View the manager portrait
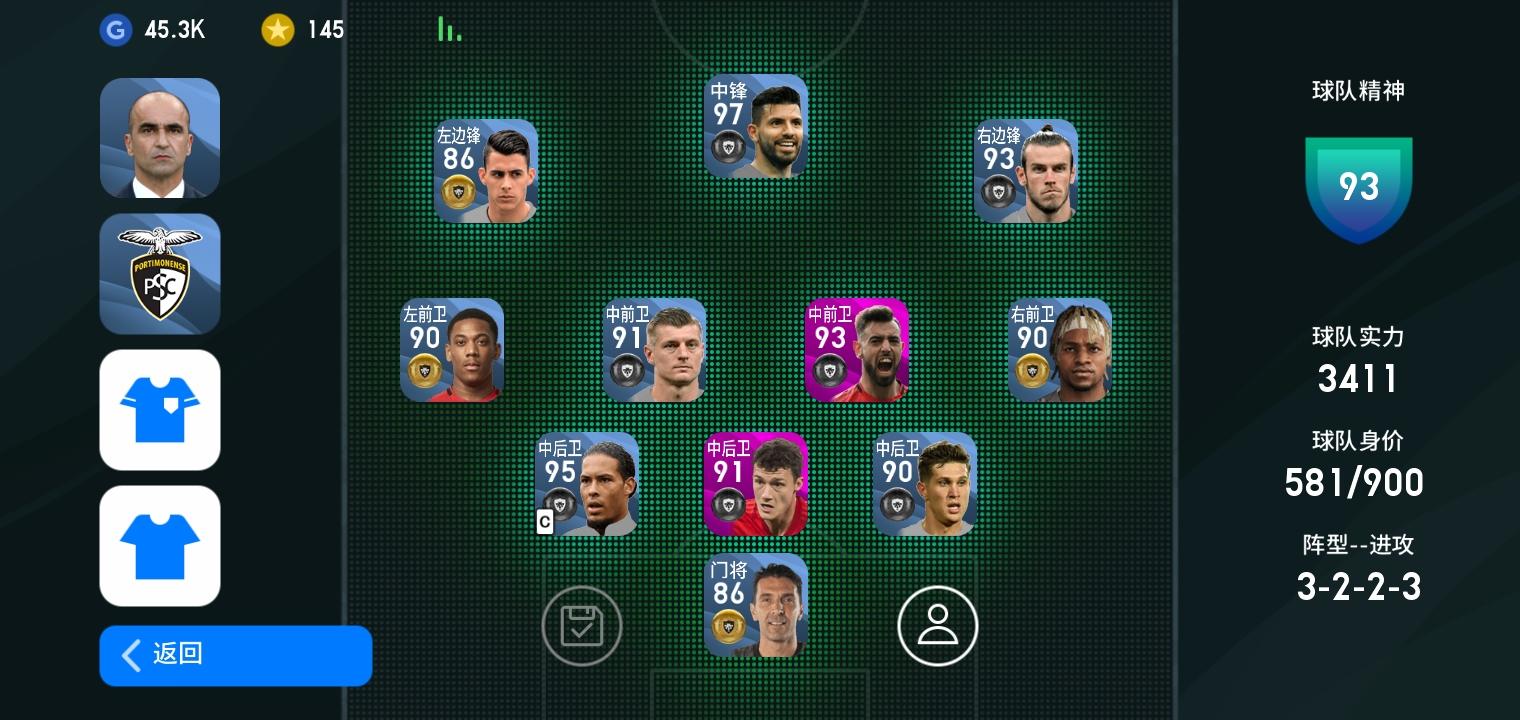The image size is (1520, 720). [x=160, y=138]
